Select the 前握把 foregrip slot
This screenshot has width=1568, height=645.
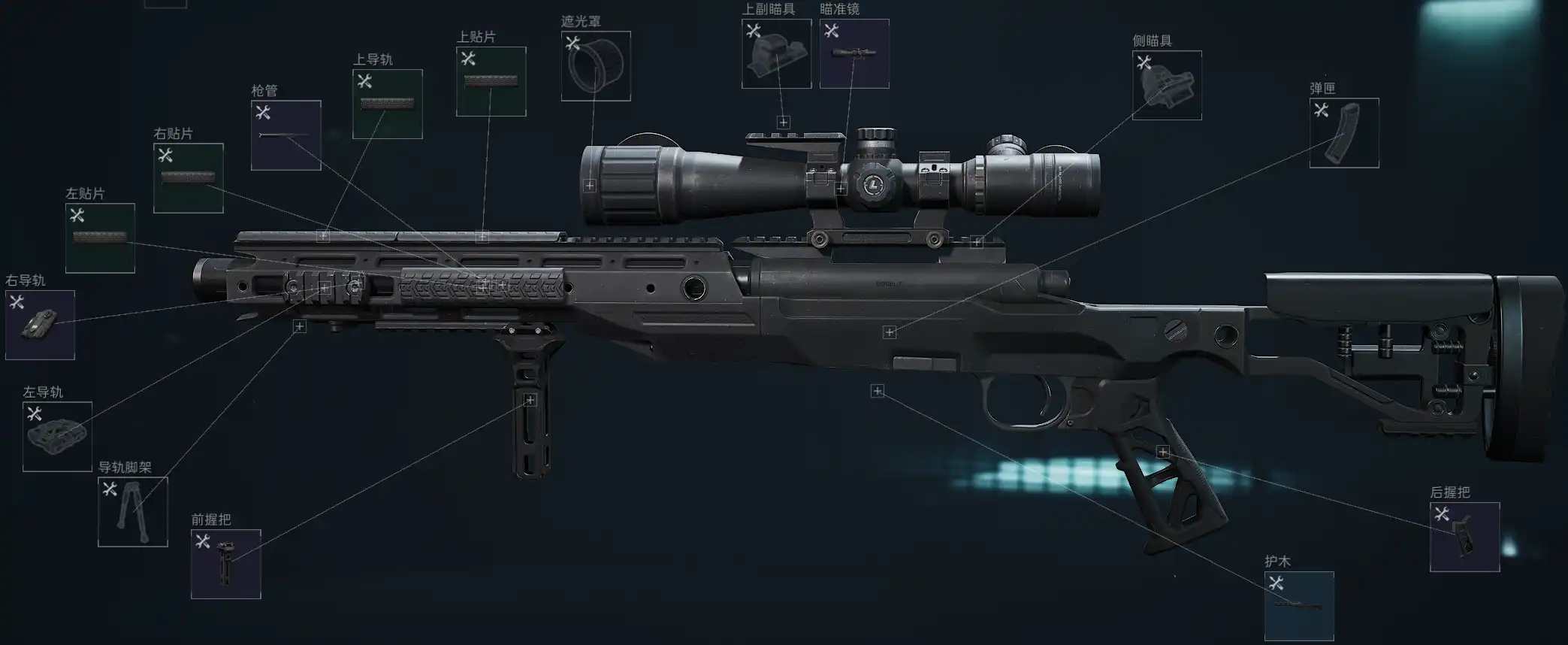tap(226, 565)
